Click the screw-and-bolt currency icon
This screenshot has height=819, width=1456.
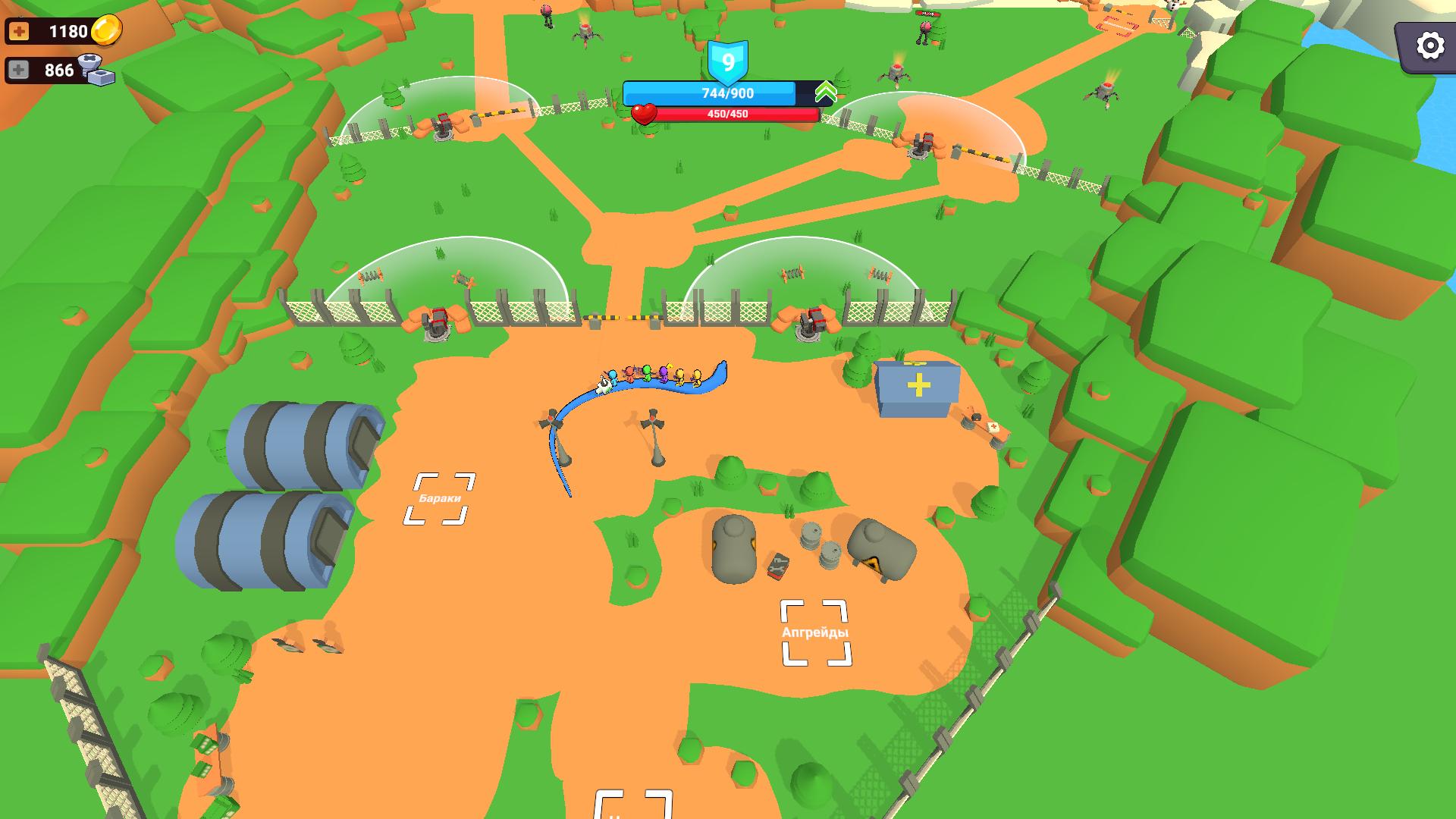pos(98,71)
